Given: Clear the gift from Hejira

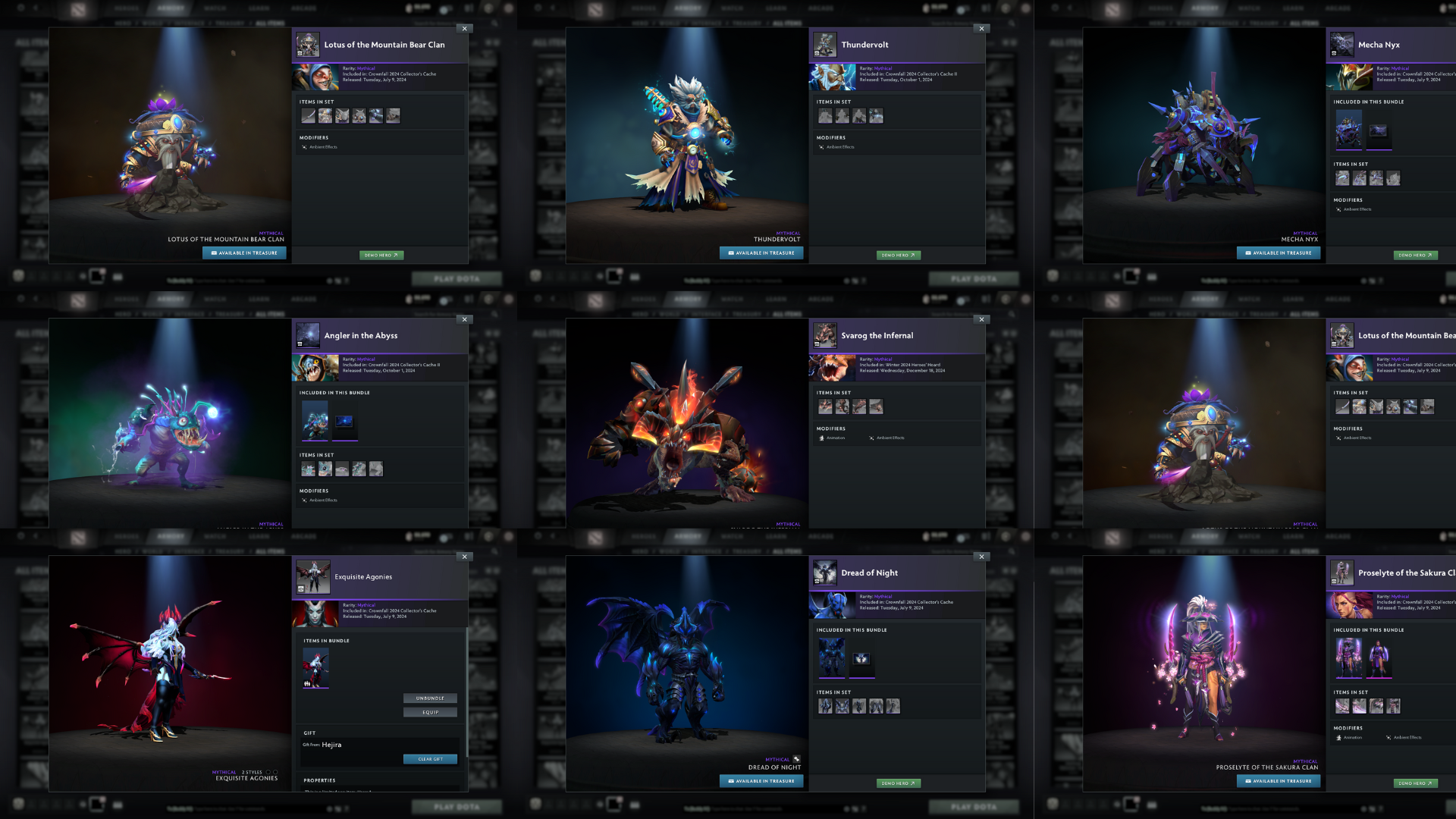Looking at the screenshot, I should [x=430, y=759].
